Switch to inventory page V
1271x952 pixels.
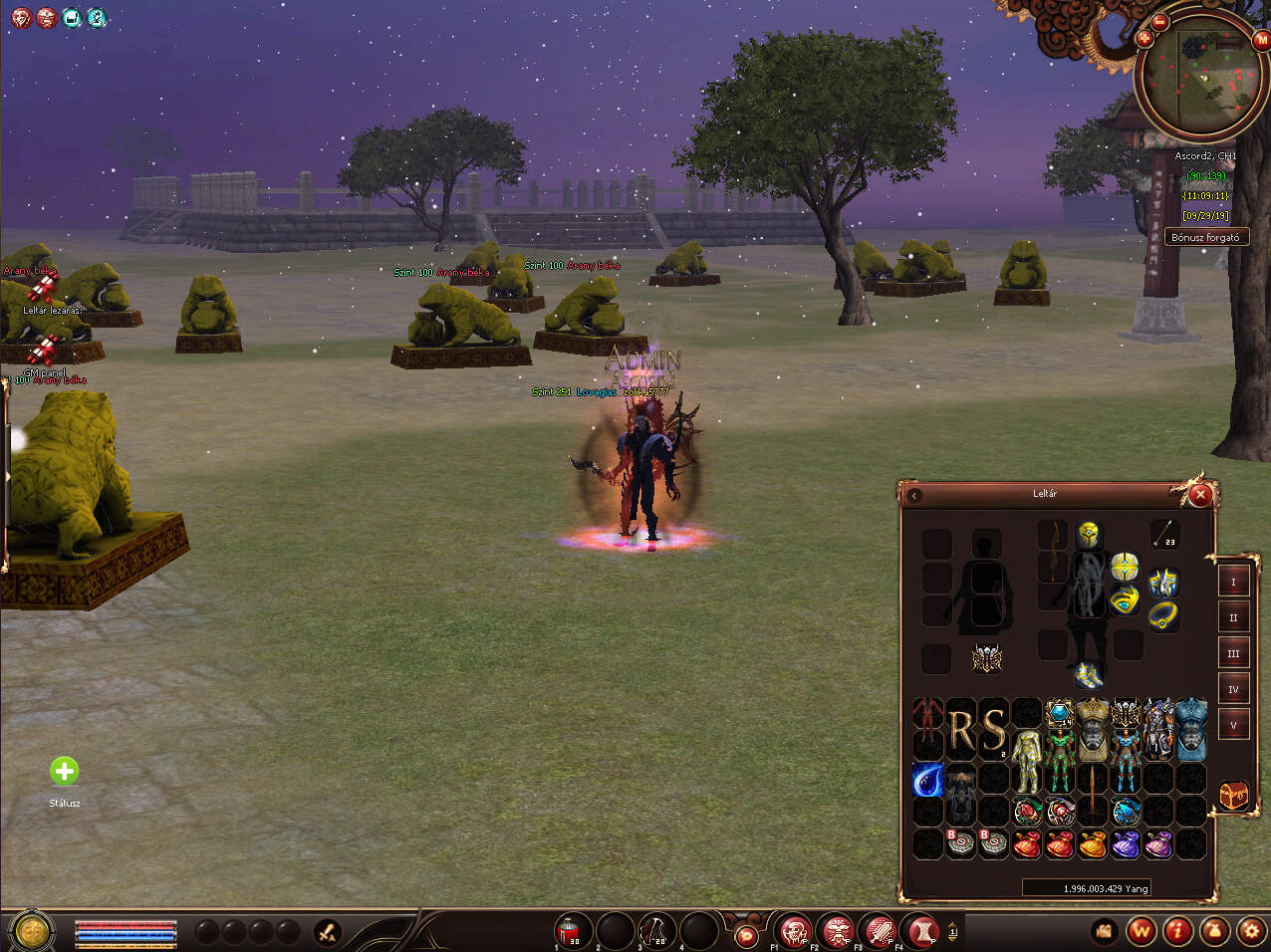click(1233, 725)
